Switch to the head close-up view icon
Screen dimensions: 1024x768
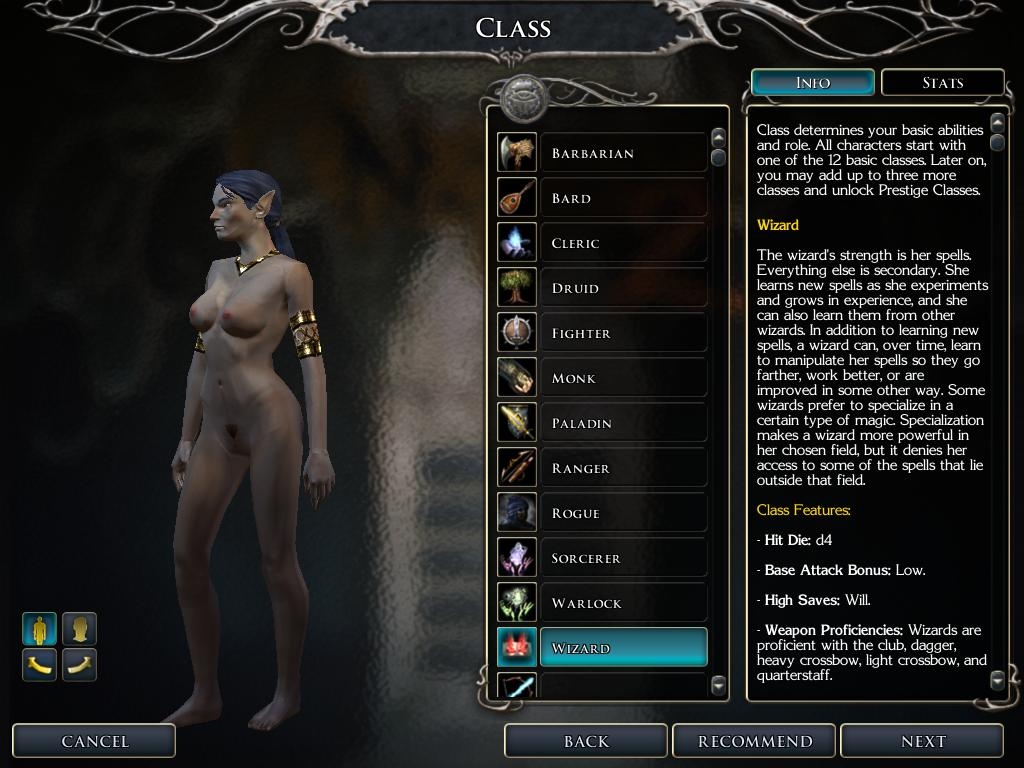click(80, 629)
